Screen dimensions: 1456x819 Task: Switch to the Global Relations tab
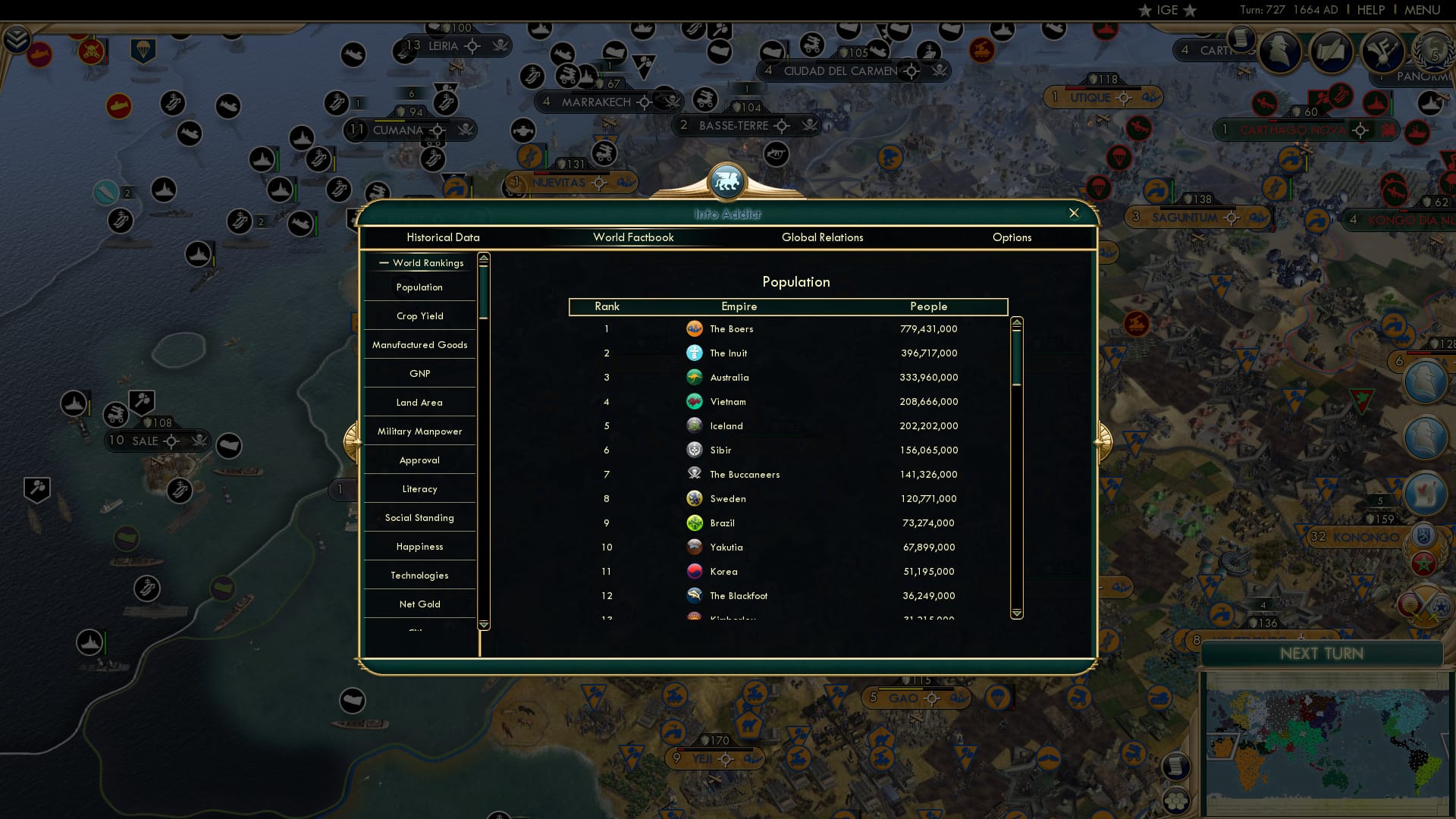[823, 237]
